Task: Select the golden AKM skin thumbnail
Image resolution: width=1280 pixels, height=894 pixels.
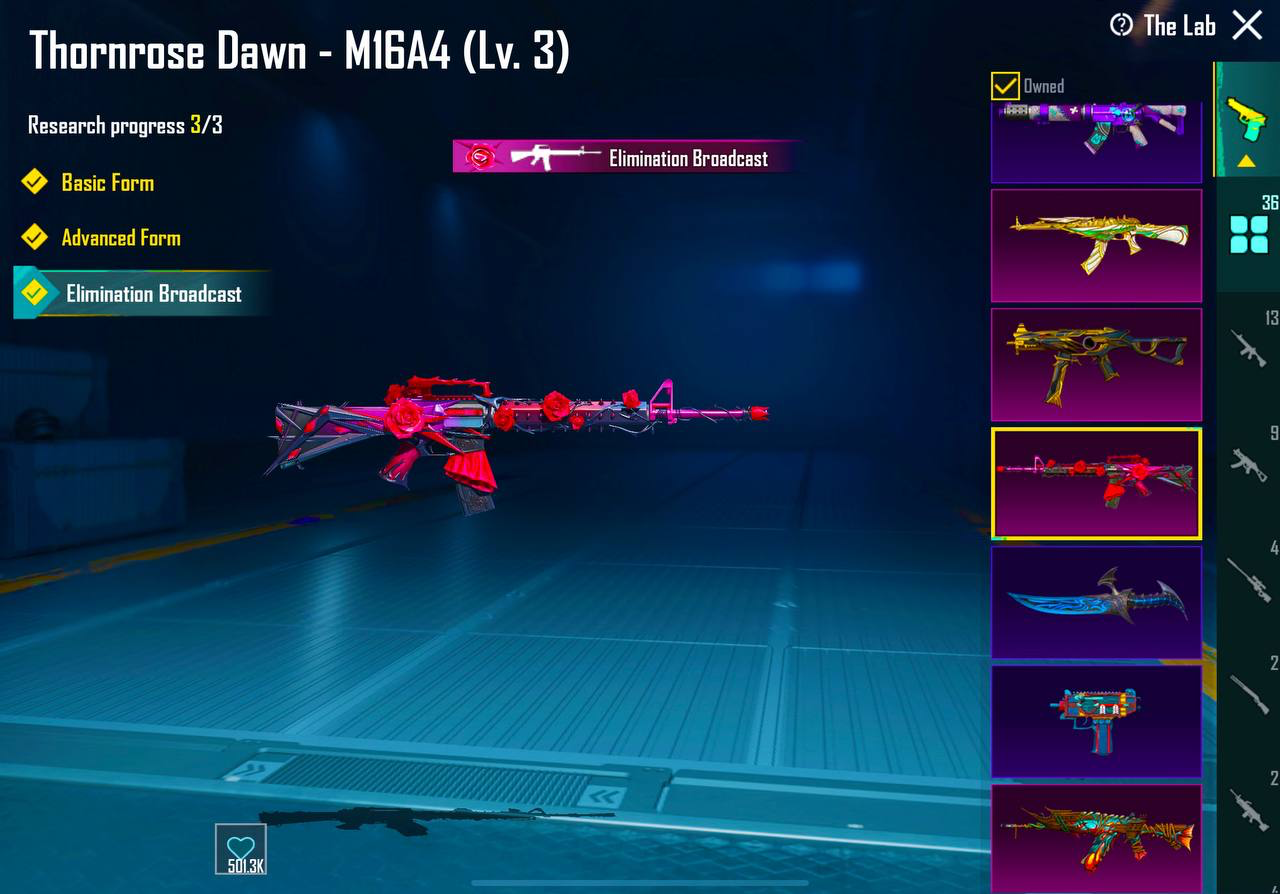Action: point(1096,245)
